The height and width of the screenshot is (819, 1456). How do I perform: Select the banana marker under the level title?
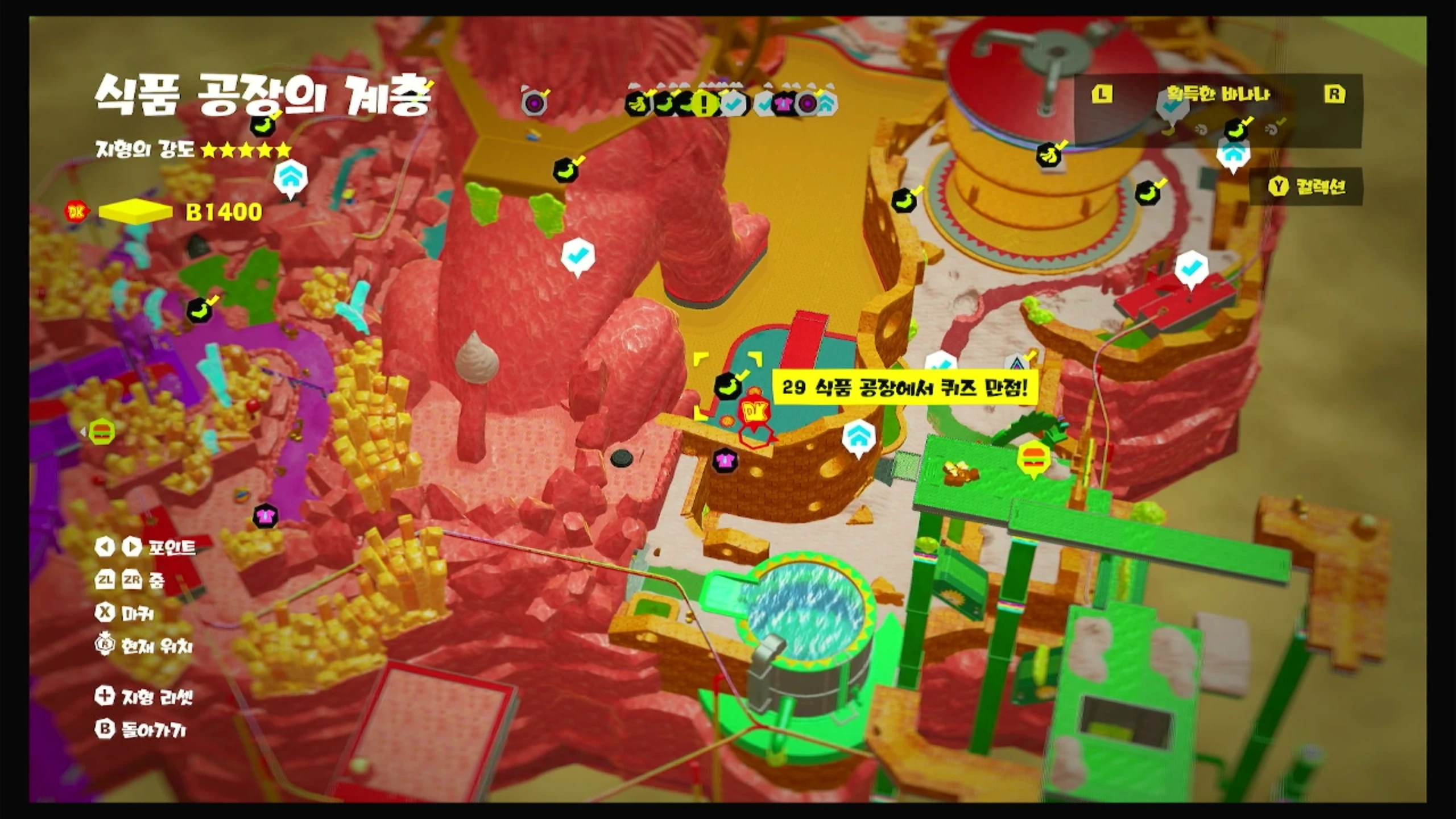coord(262,126)
